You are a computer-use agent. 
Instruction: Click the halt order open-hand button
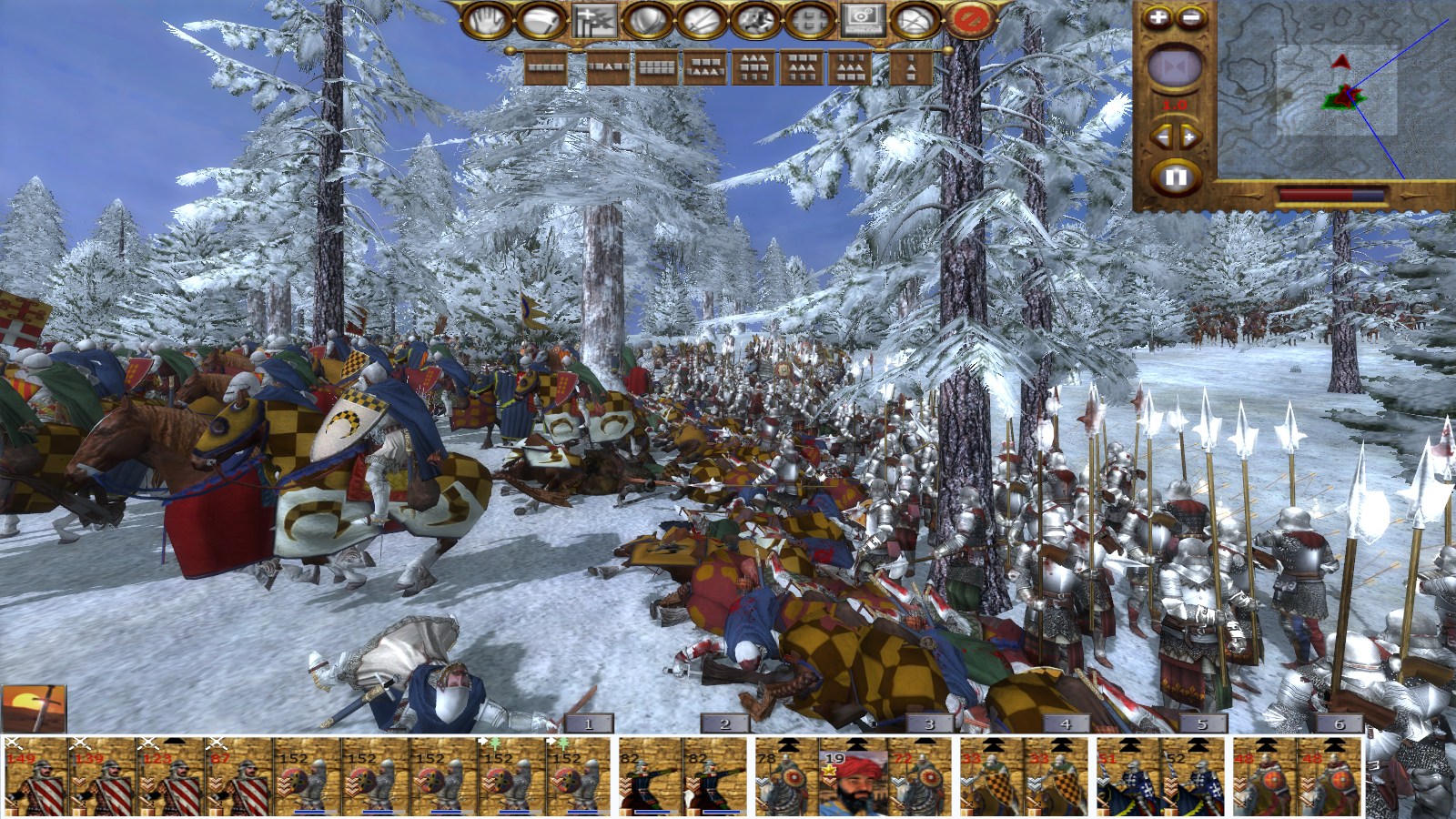coord(486,20)
